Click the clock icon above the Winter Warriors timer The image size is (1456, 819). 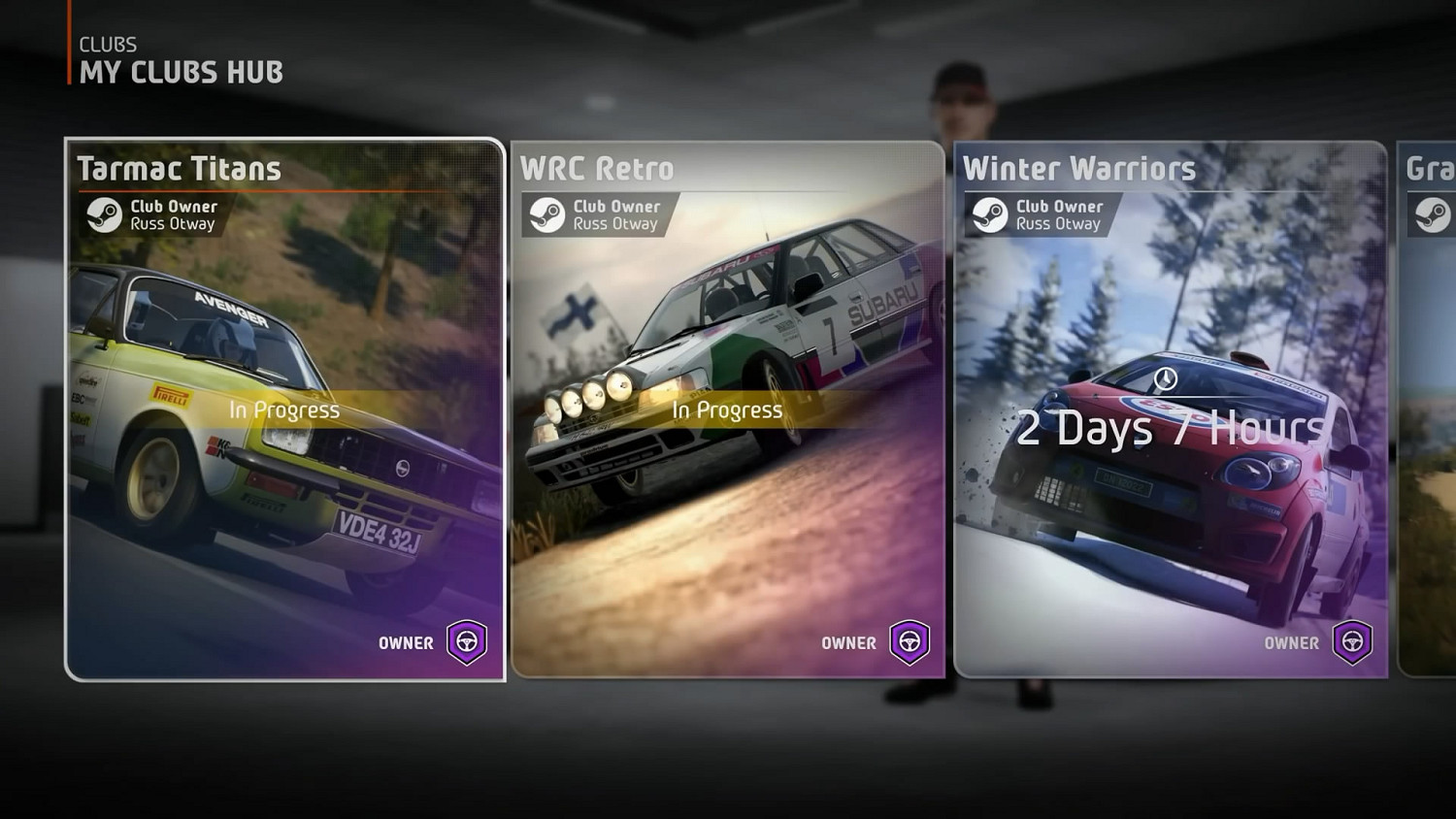[1165, 378]
